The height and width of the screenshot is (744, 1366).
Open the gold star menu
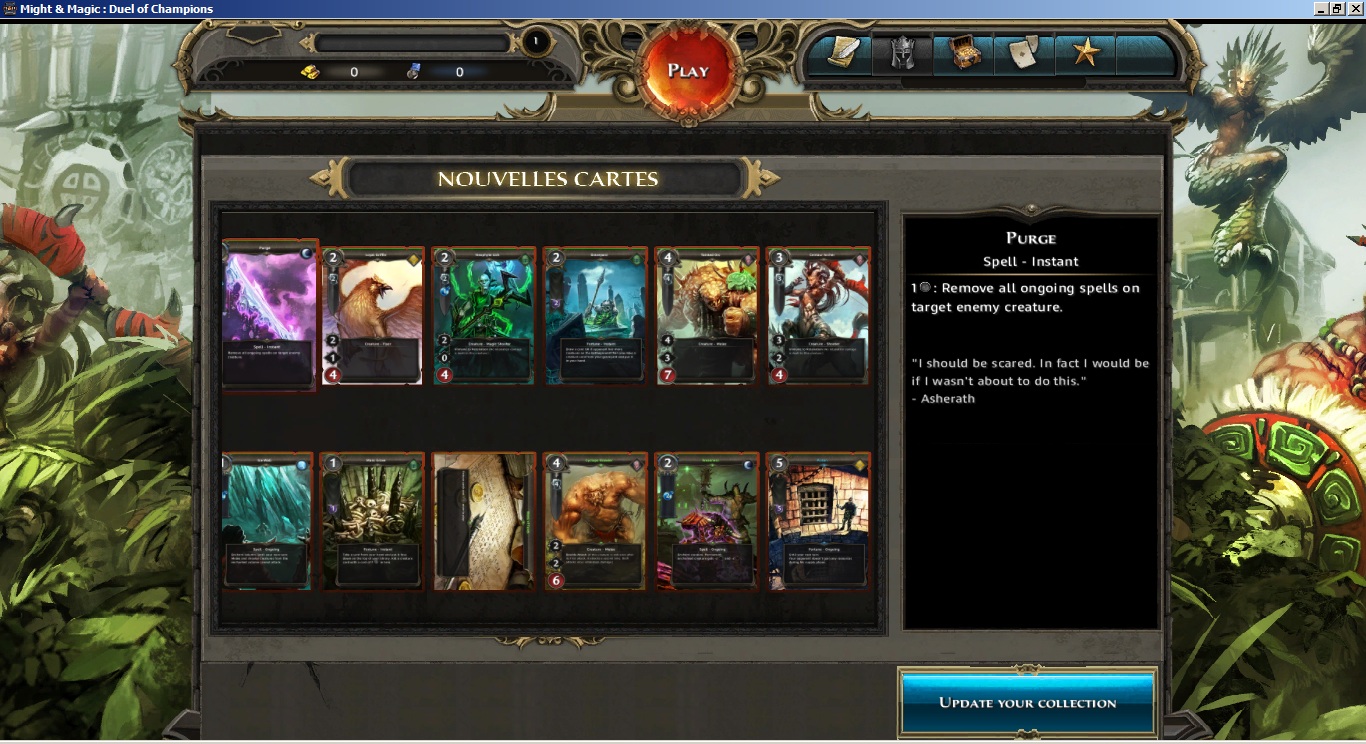tap(1085, 54)
